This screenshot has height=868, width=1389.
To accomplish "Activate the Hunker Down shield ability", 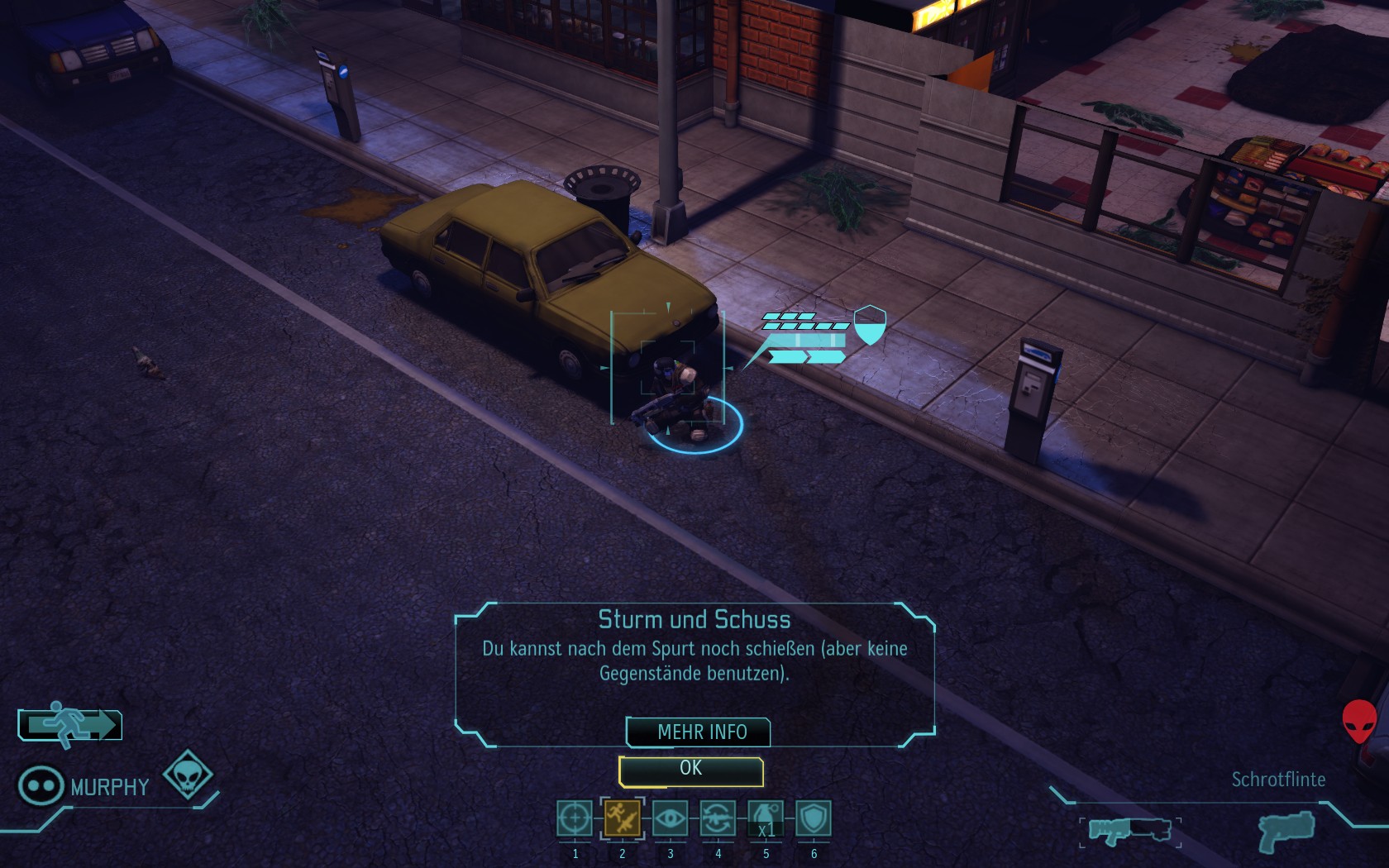I will coord(814,819).
